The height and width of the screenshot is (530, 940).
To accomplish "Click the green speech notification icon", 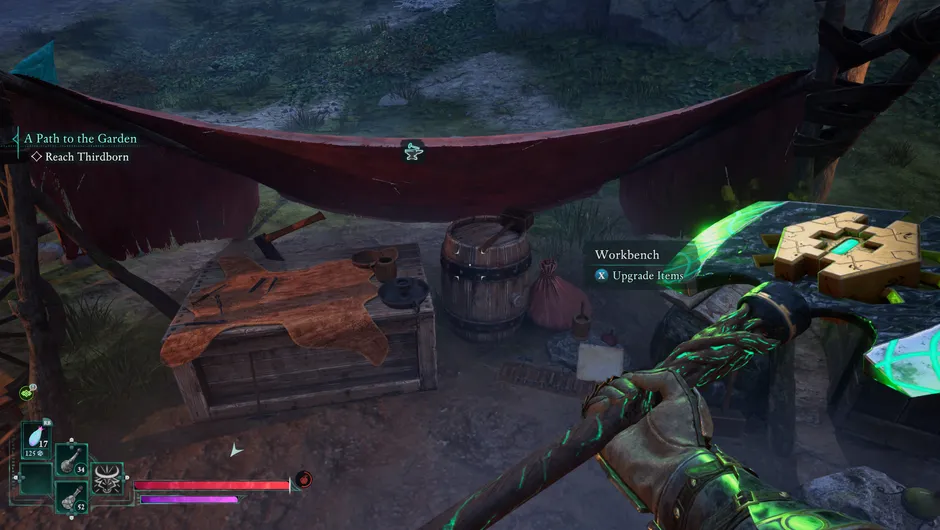I will 25,392.
